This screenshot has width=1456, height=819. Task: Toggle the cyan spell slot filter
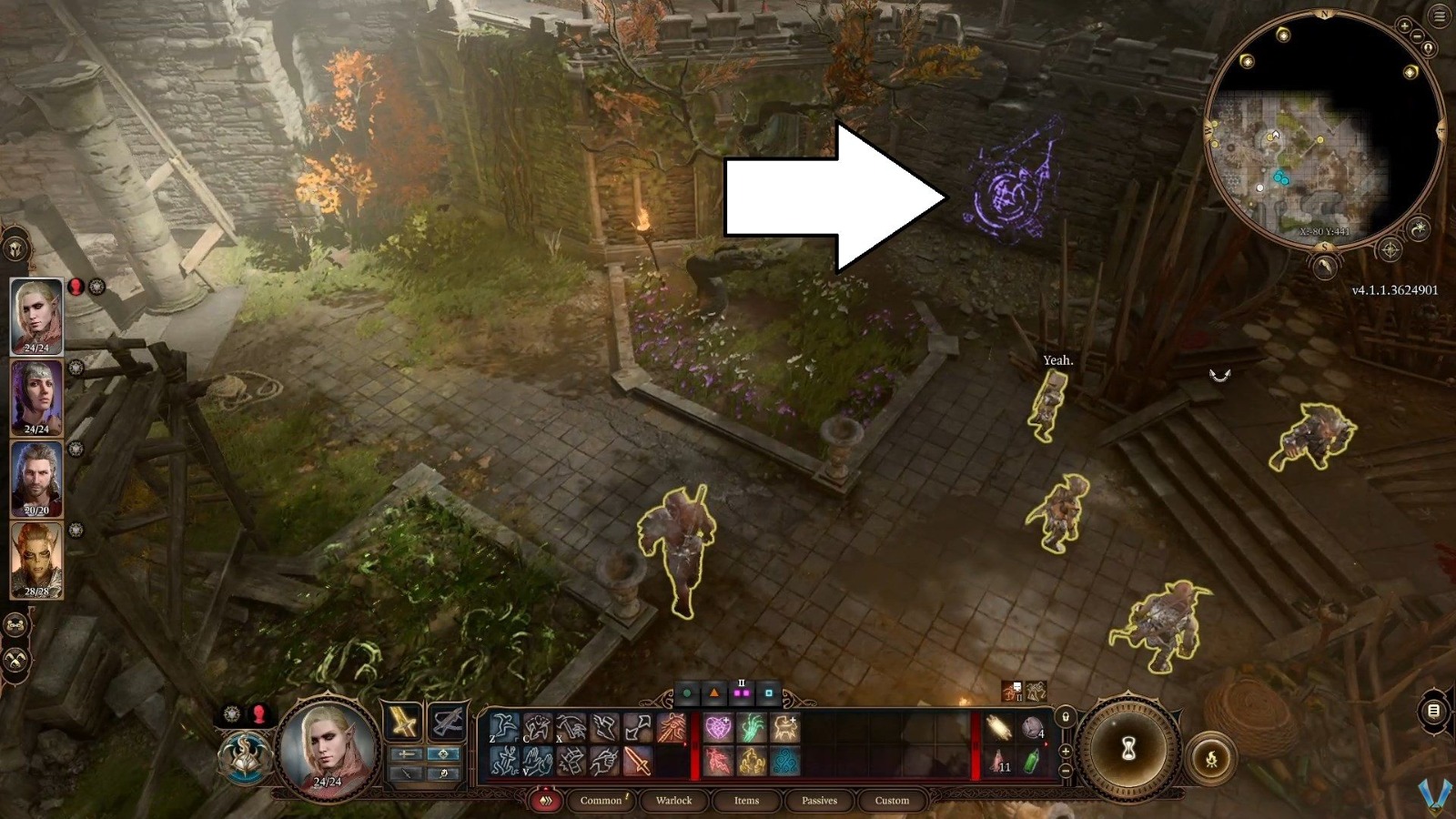(769, 692)
